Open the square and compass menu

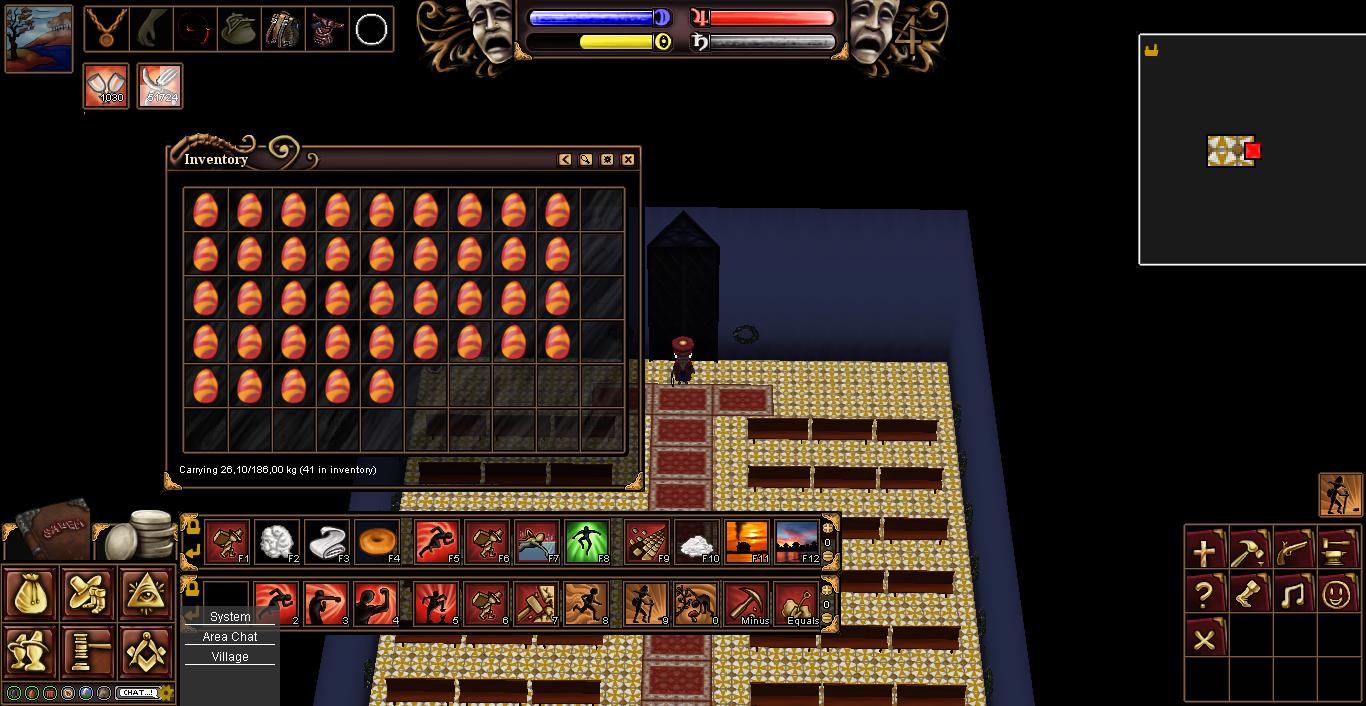click(147, 651)
